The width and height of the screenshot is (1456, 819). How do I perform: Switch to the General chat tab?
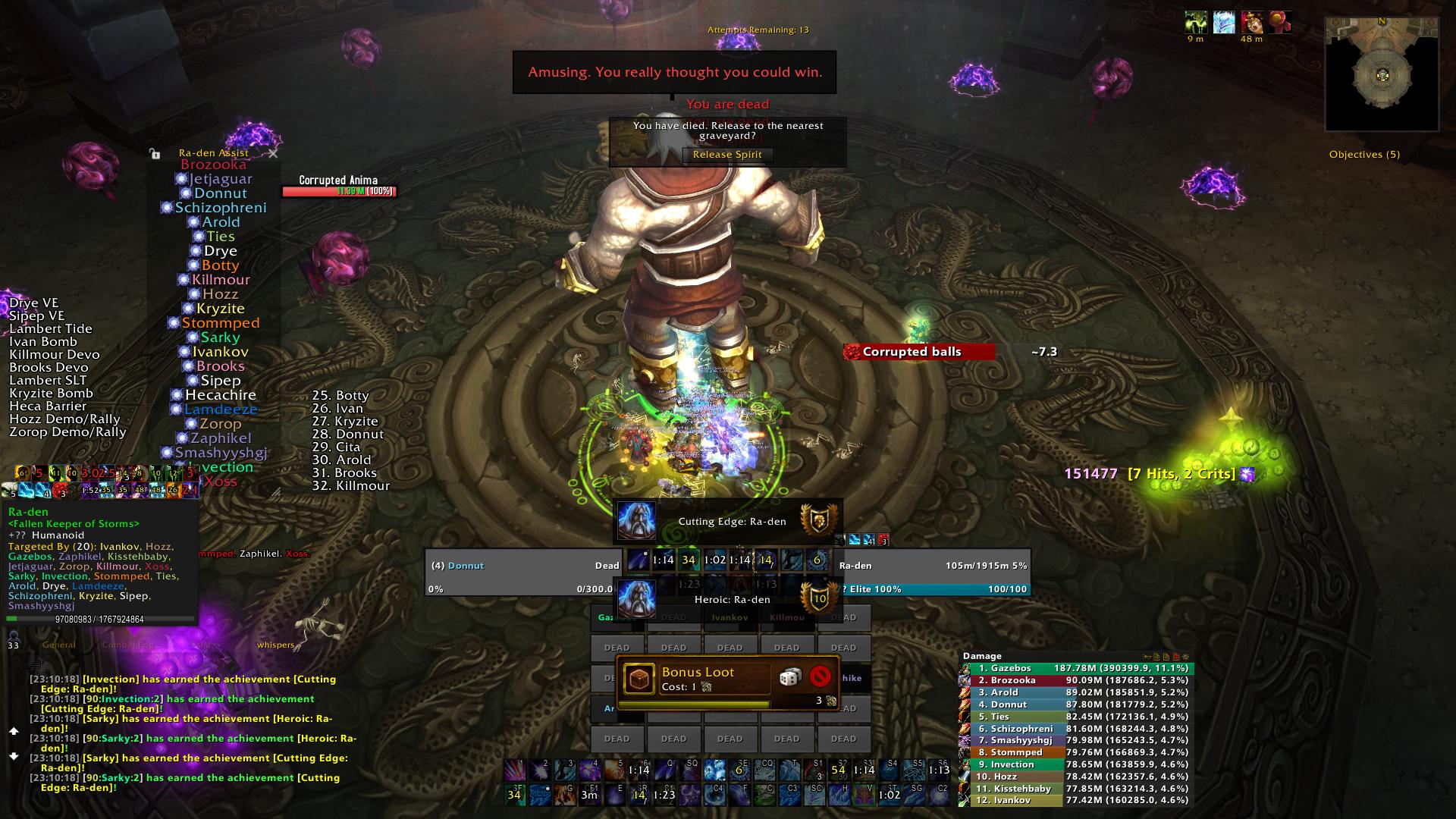coord(59,645)
